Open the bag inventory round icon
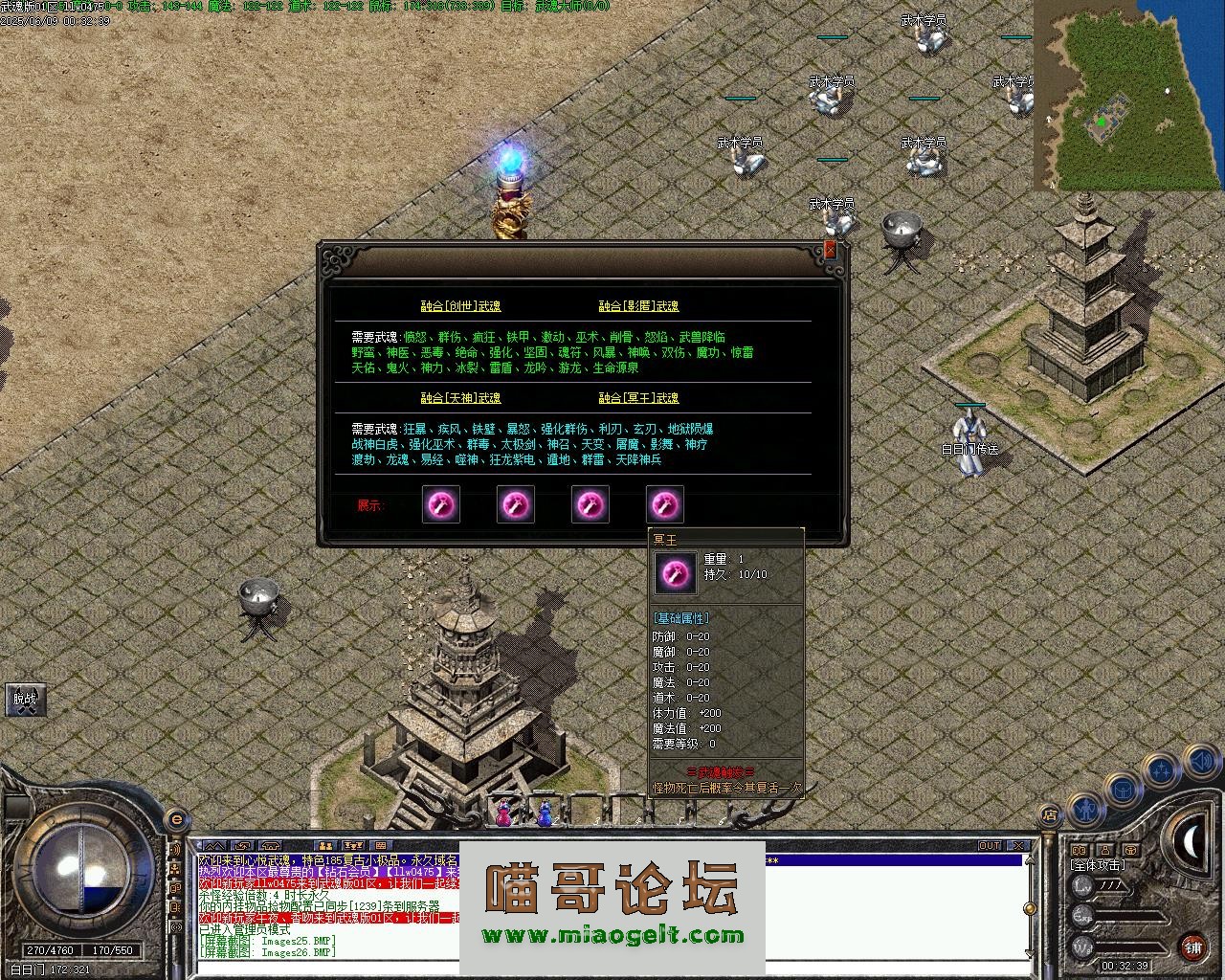 [x=1121, y=791]
